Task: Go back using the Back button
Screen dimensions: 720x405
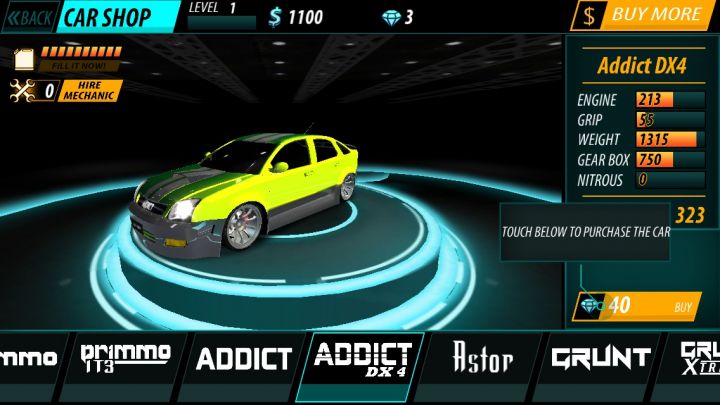Action: [x=29, y=17]
